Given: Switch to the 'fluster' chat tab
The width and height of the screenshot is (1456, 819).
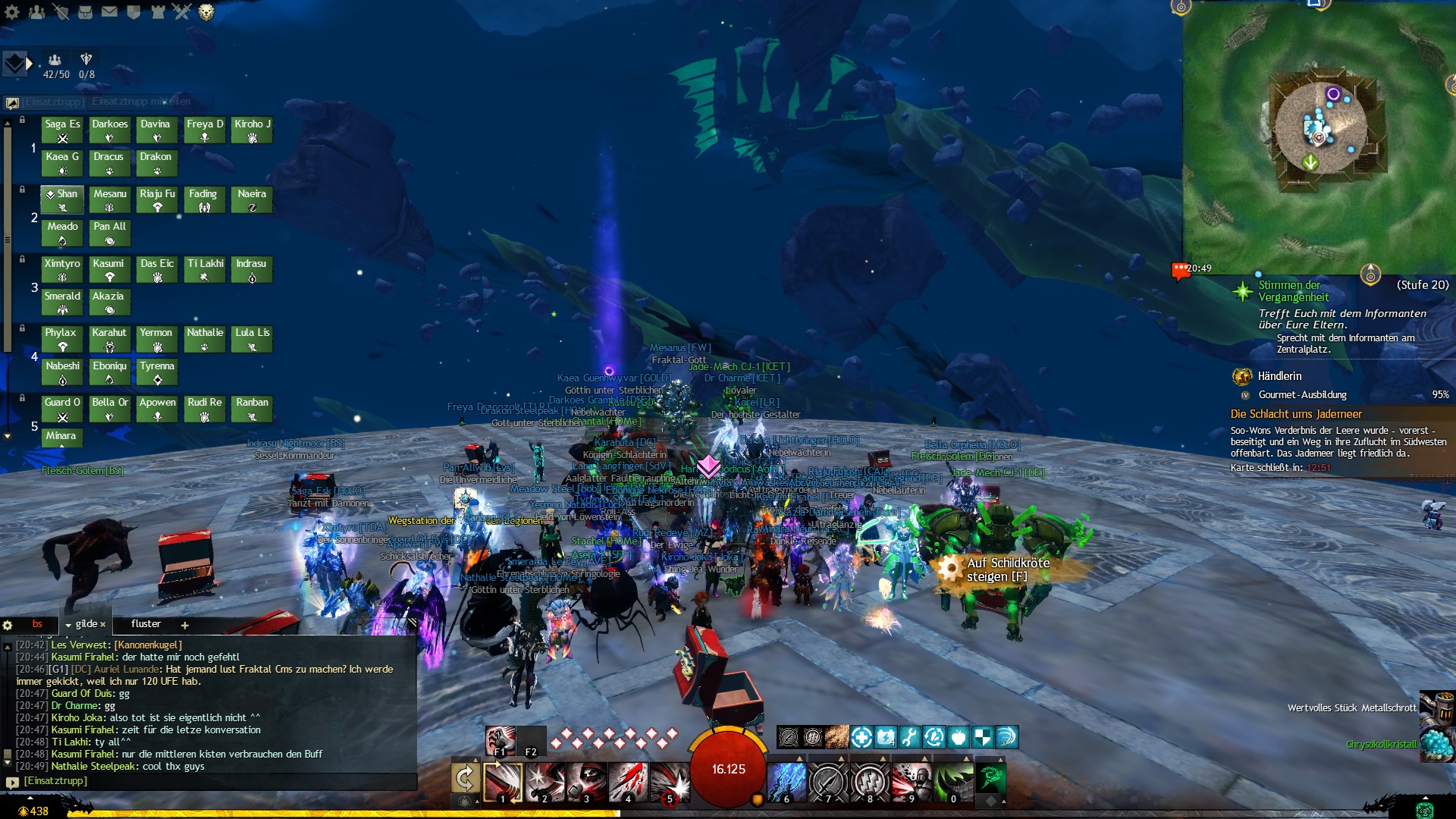Looking at the screenshot, I should (x=146, y=624).
